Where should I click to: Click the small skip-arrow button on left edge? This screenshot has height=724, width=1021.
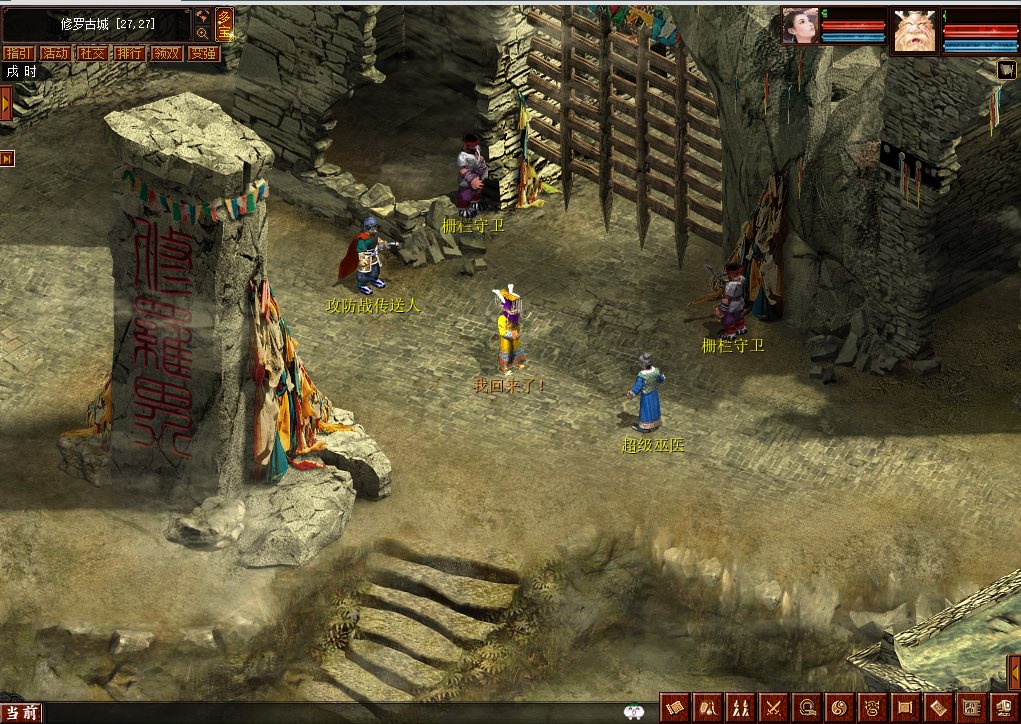point(6,158)
